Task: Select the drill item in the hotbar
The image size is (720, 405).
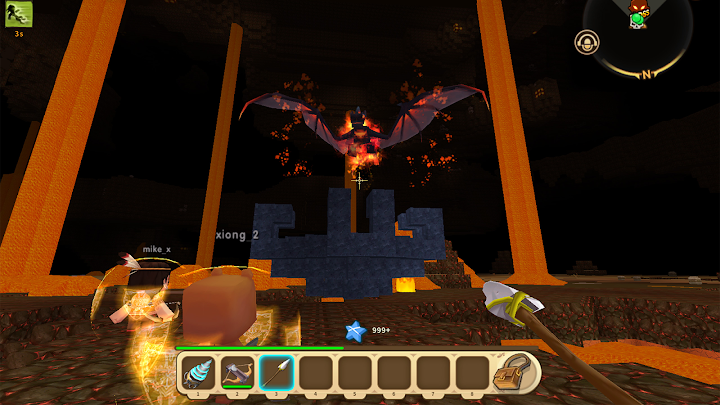Action: 198,372
